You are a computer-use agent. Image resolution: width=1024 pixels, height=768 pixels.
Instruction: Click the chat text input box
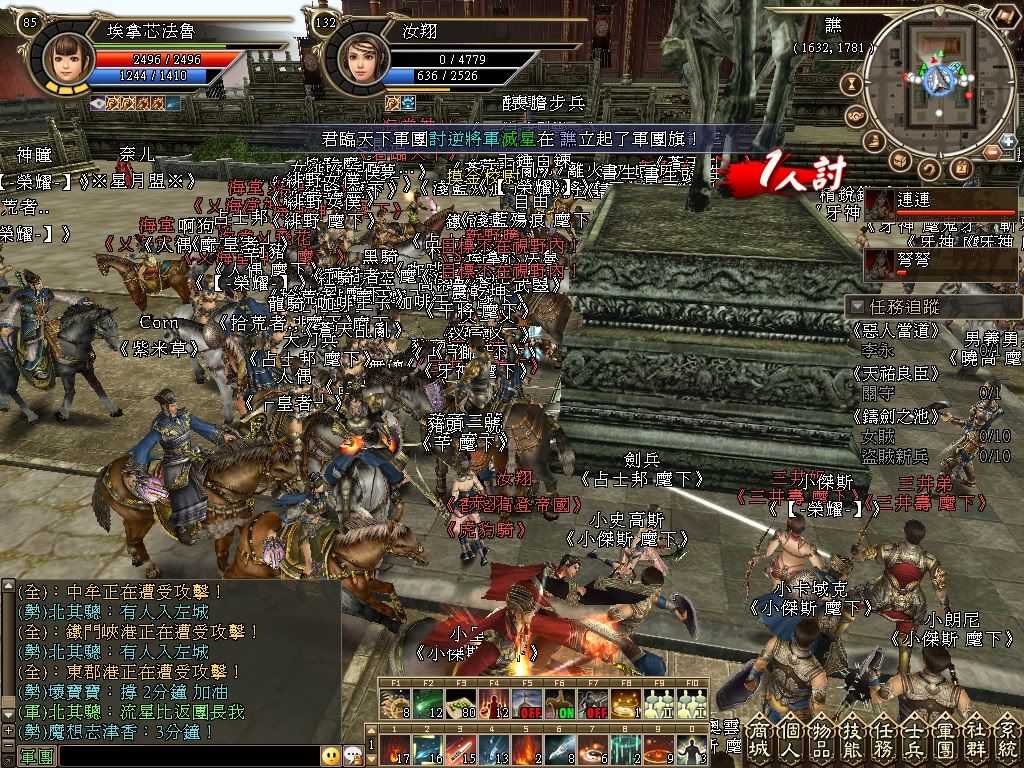[x=190, y=755]
